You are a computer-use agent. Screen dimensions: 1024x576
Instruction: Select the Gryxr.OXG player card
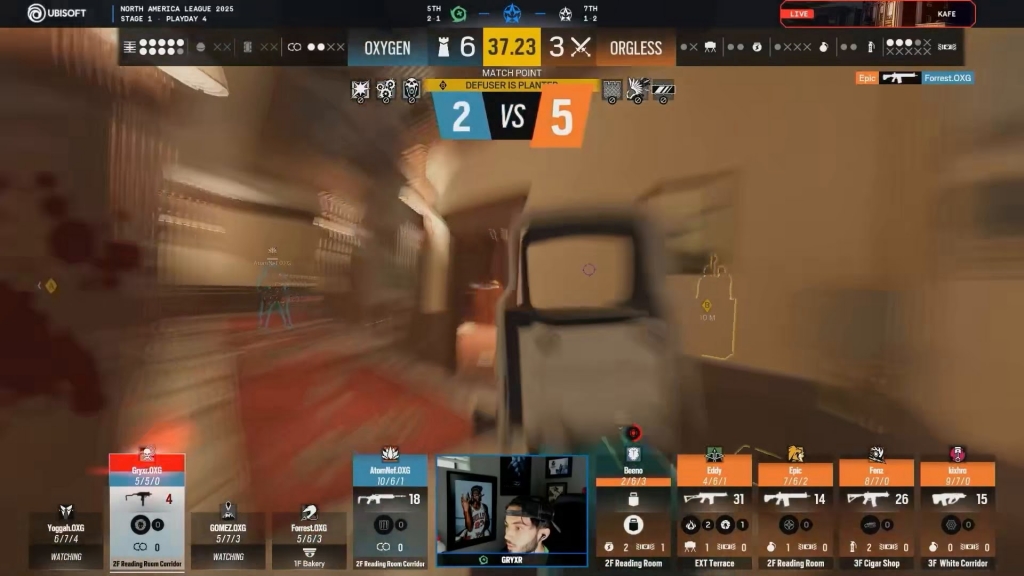[147, 510]
